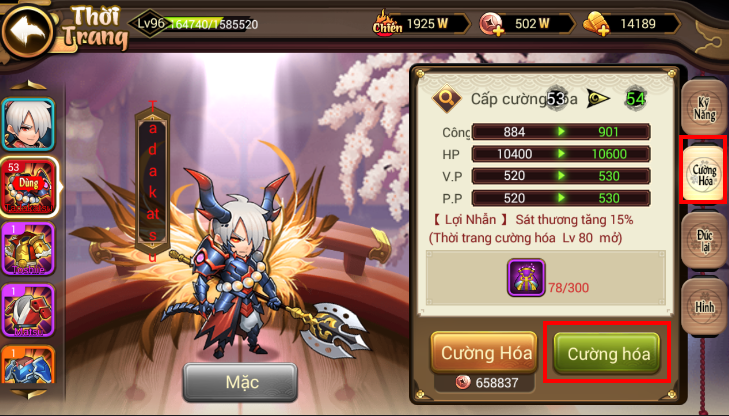This screenshot has width=729, height=416.
Task: Tap the red coin currency icon
Action: coord(492,23)
